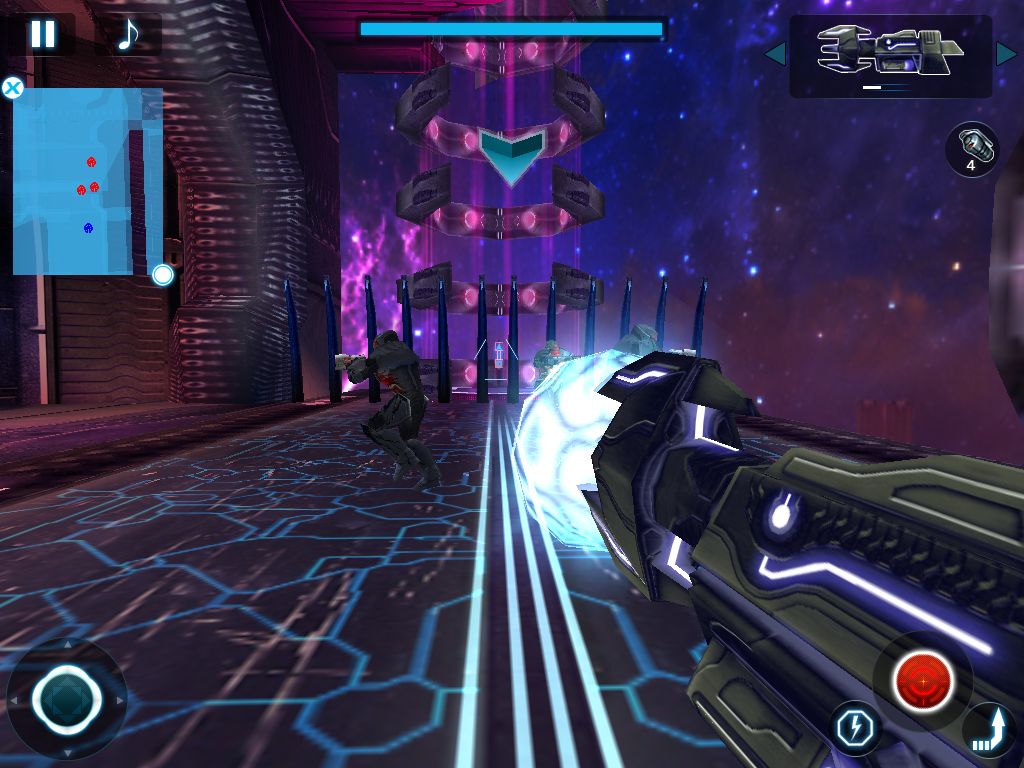Click the virtual movement joystick
Screen dimensions: 1024x768
66,699
